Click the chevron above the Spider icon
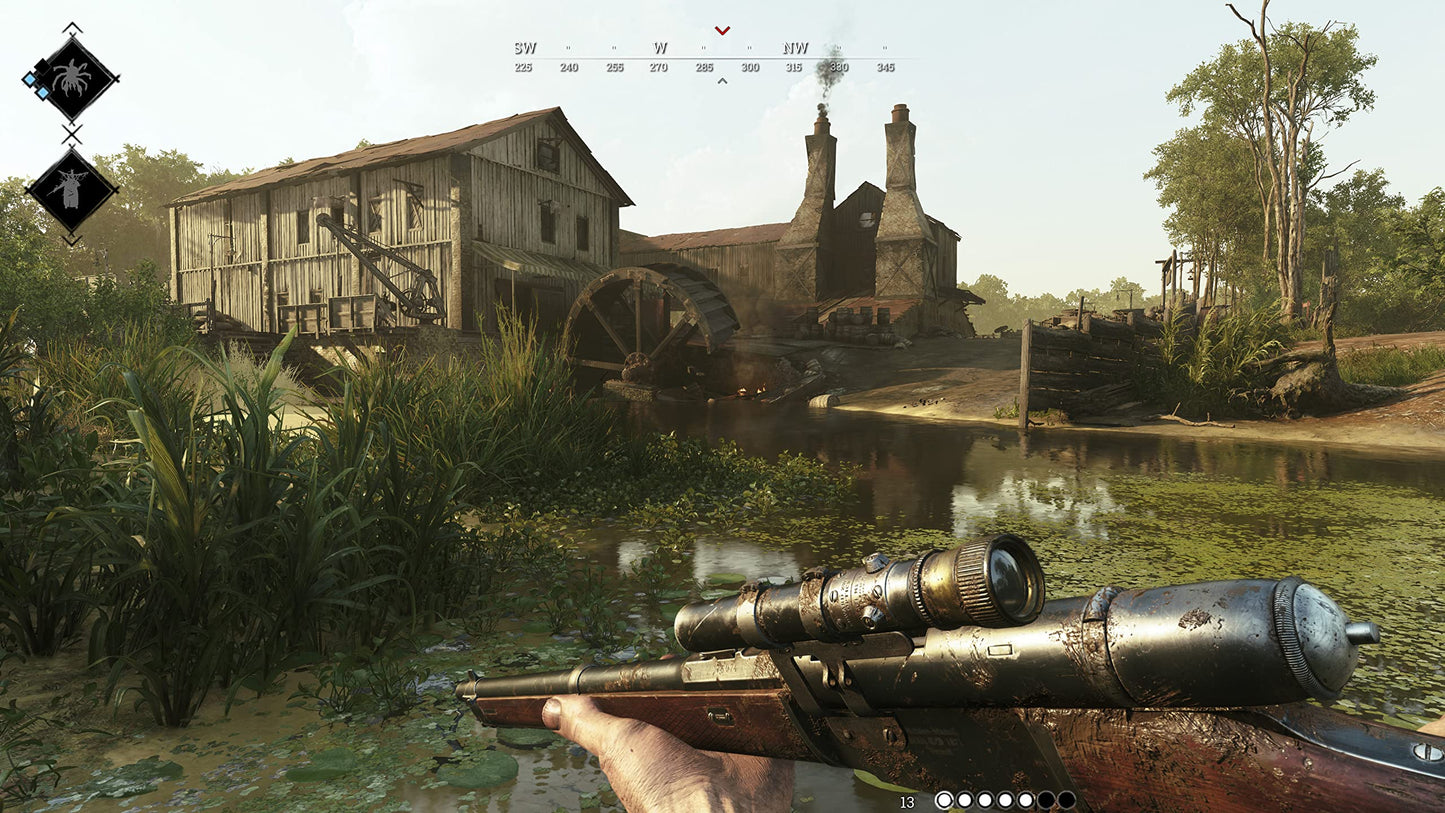This screenshot has width=1445, height=813. [72, 28]
